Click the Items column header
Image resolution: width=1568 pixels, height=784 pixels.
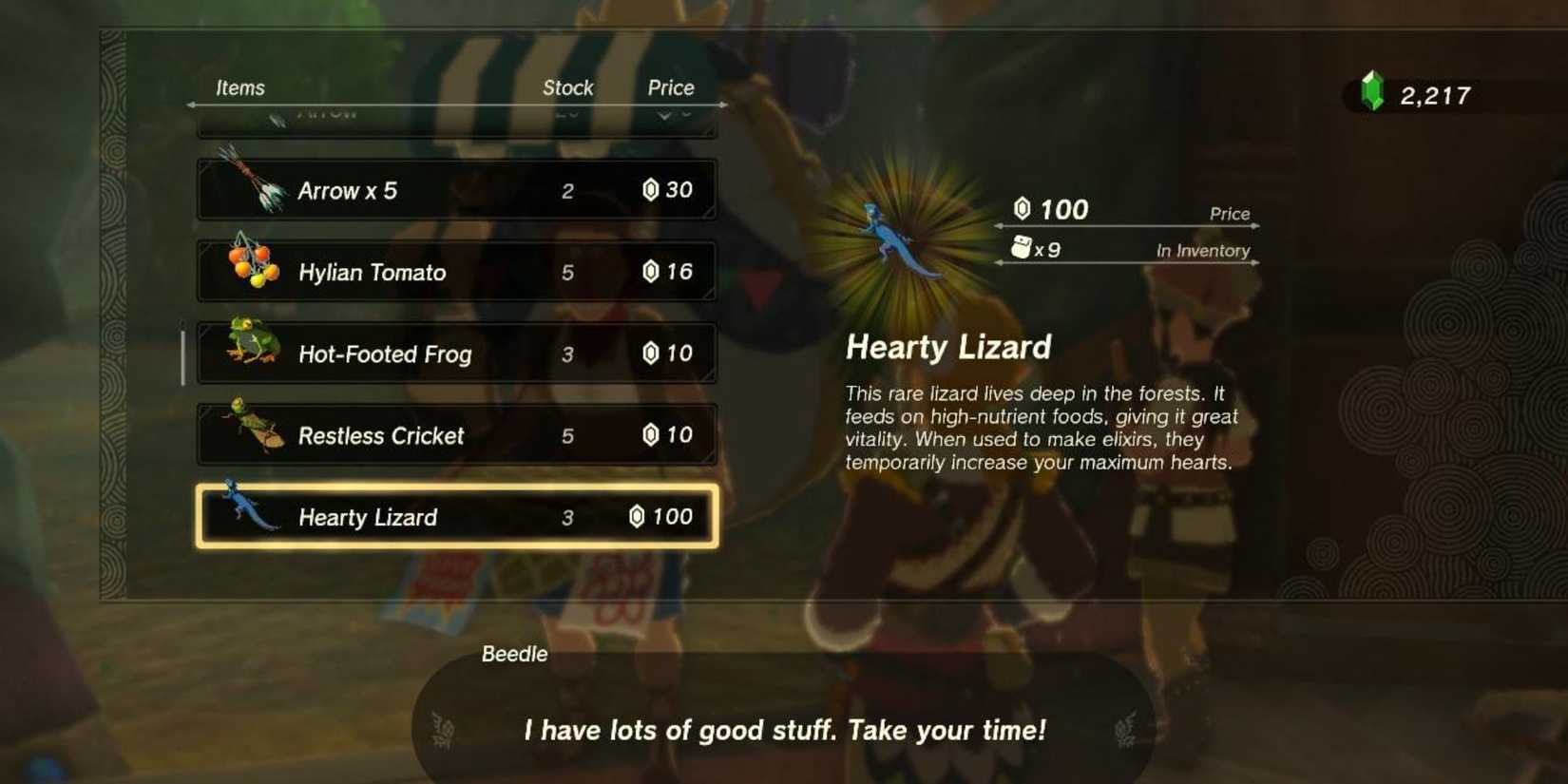240,86
